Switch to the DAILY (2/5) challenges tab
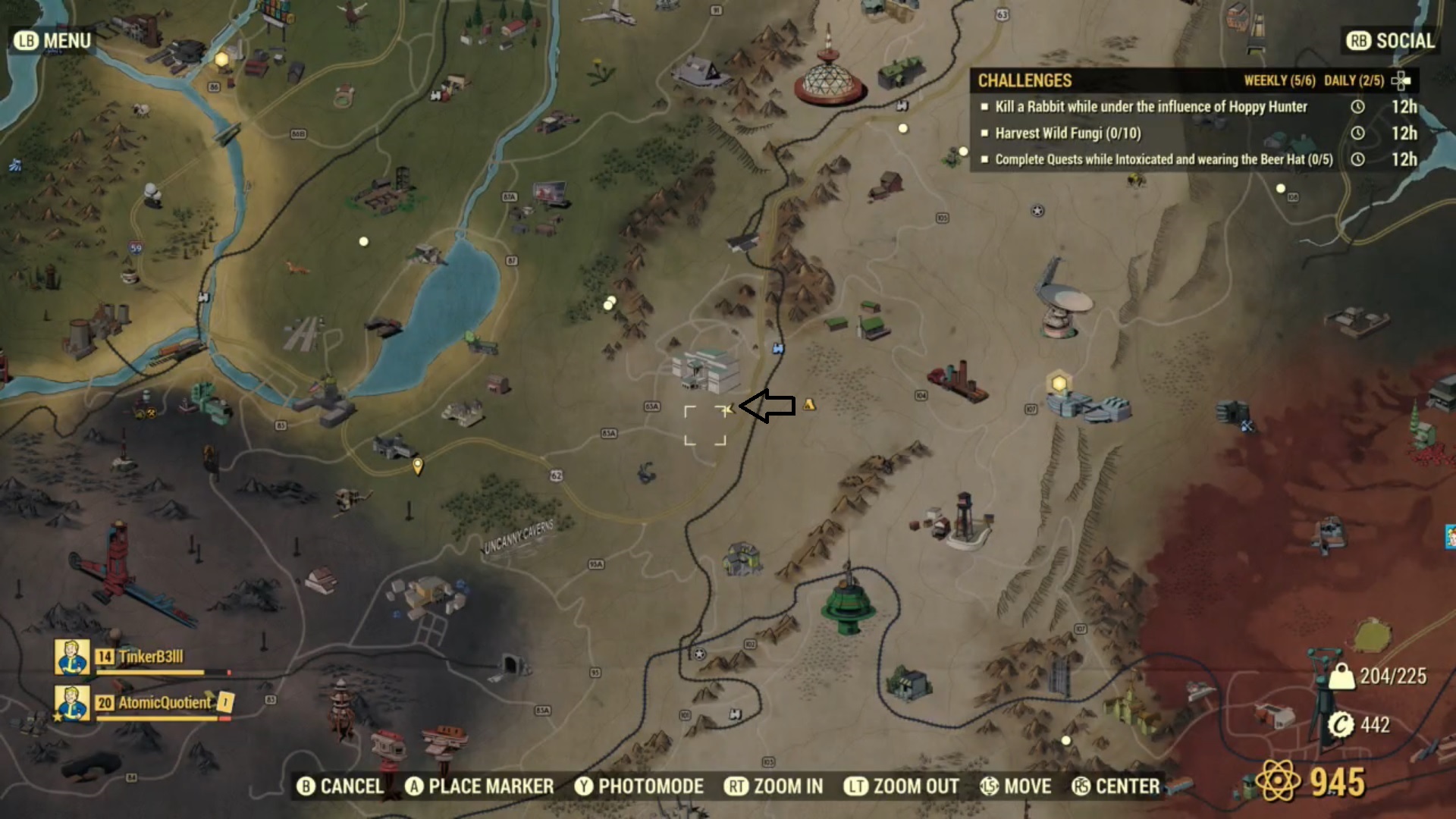 pyautogui.click(x=1354, y=80)
